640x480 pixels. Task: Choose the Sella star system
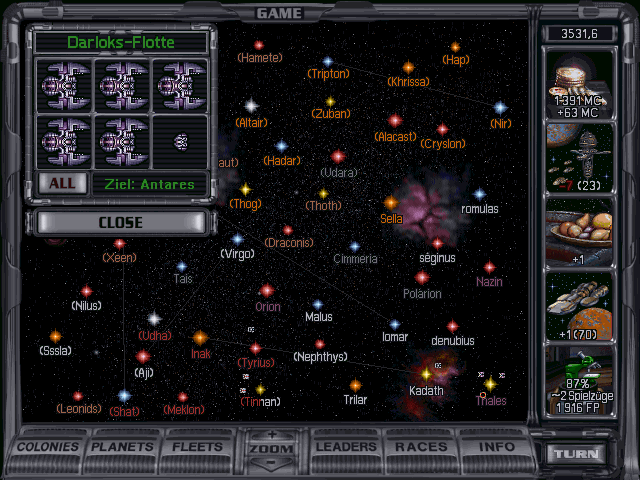click(x=390, y=203)
